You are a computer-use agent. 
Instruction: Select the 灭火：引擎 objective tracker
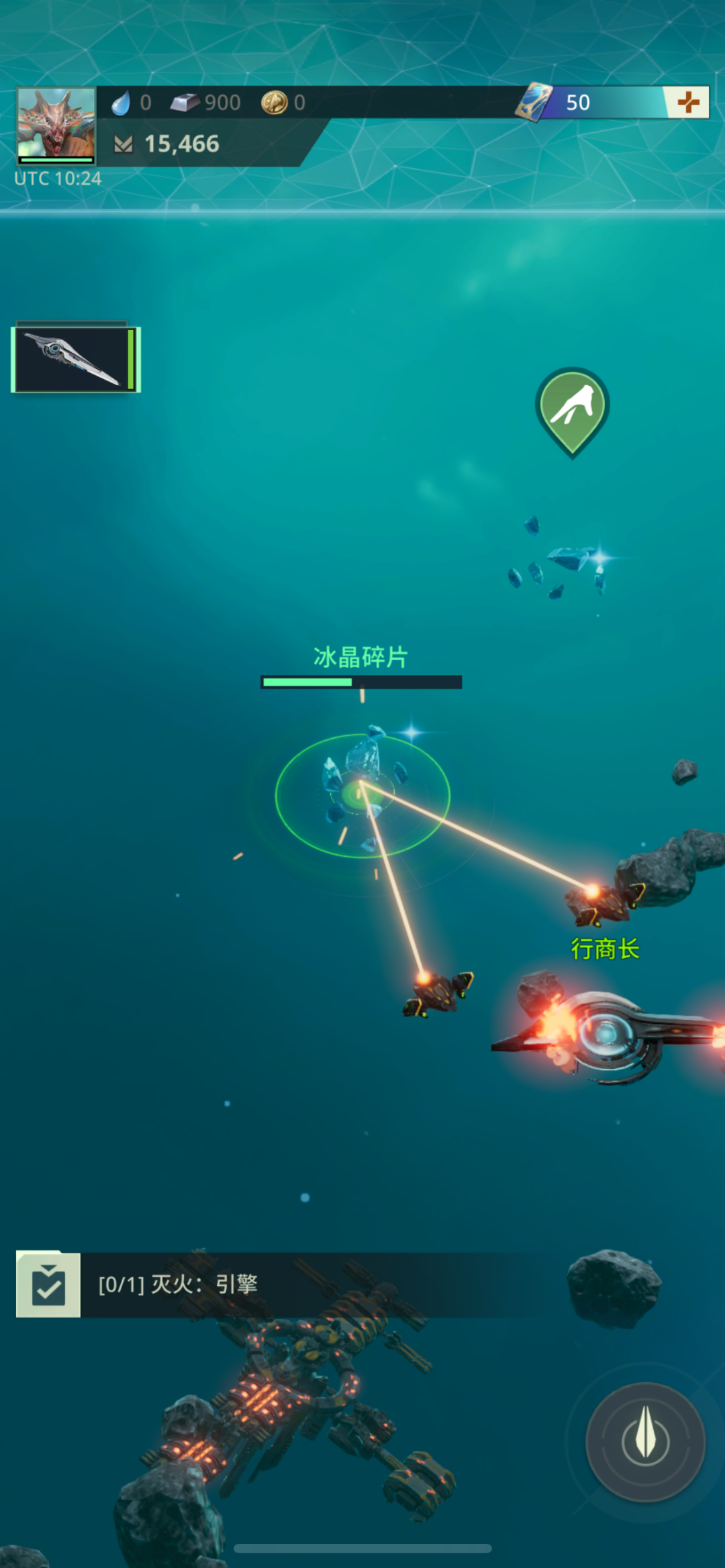[179, 1285]
